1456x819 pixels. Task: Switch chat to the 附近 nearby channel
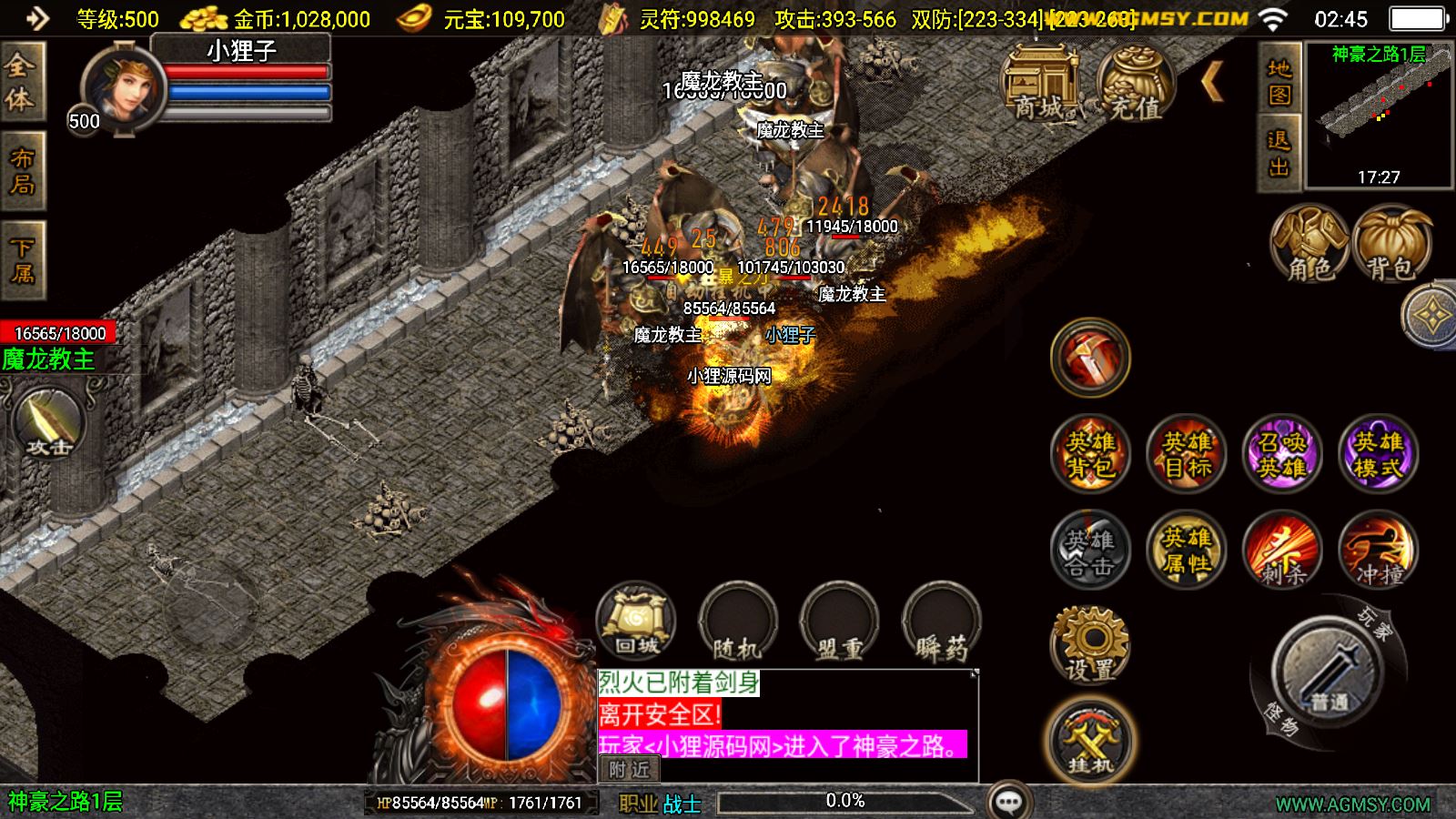[x=629, y=770]
